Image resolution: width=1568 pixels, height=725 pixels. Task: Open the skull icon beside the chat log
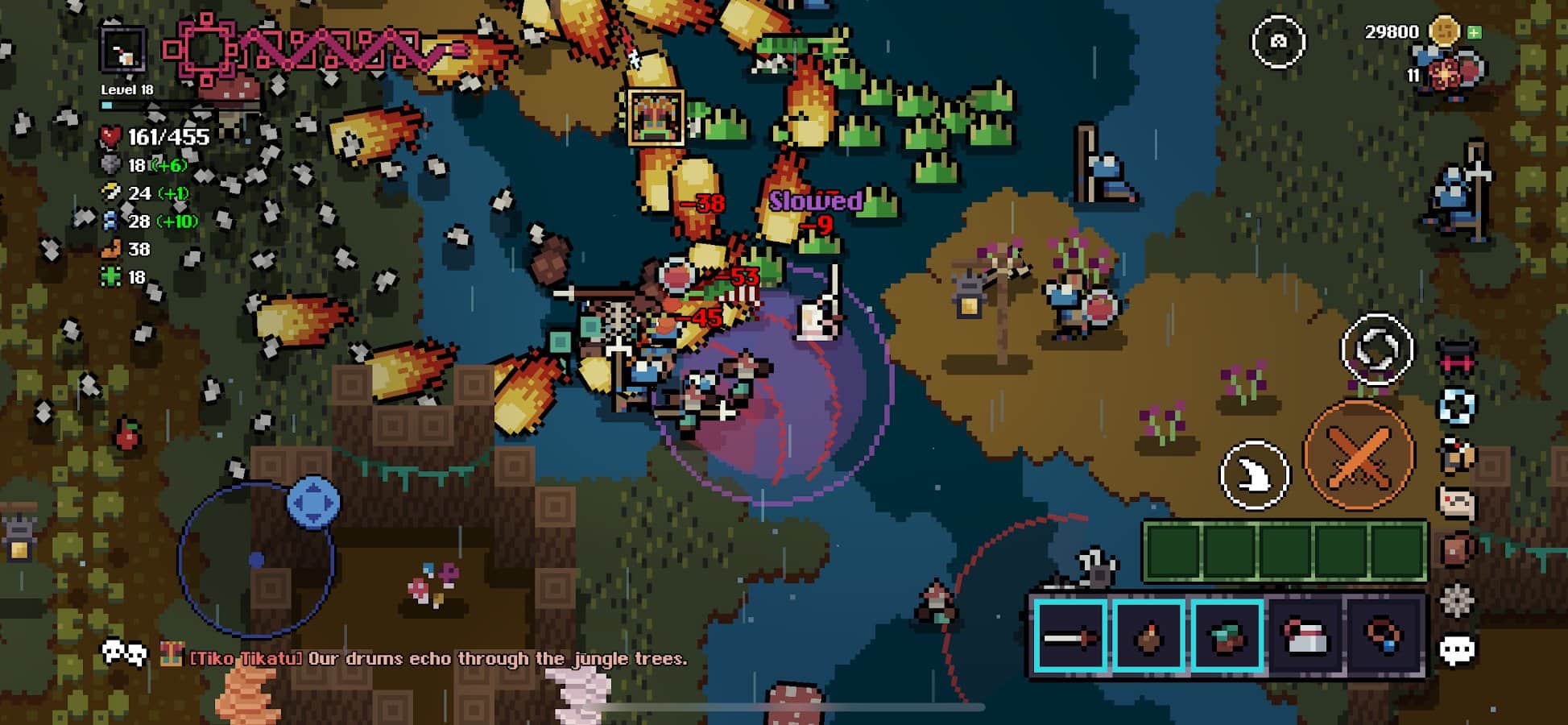coord(123,653)
